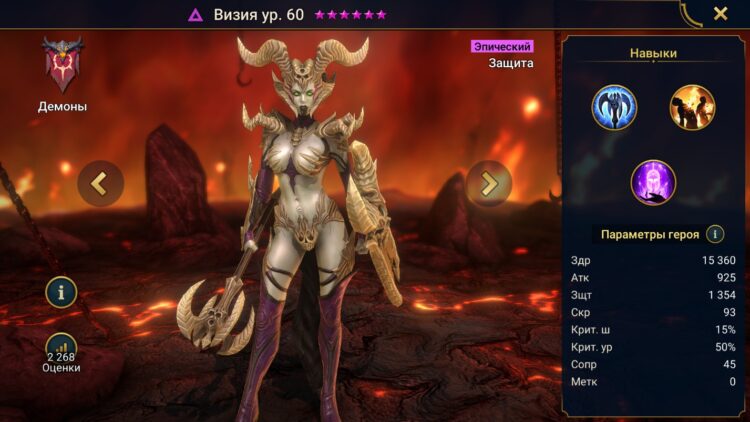Open the champion info button on the left
The width and height of the screenshot is (750, 422).
[x=62, y=292]
